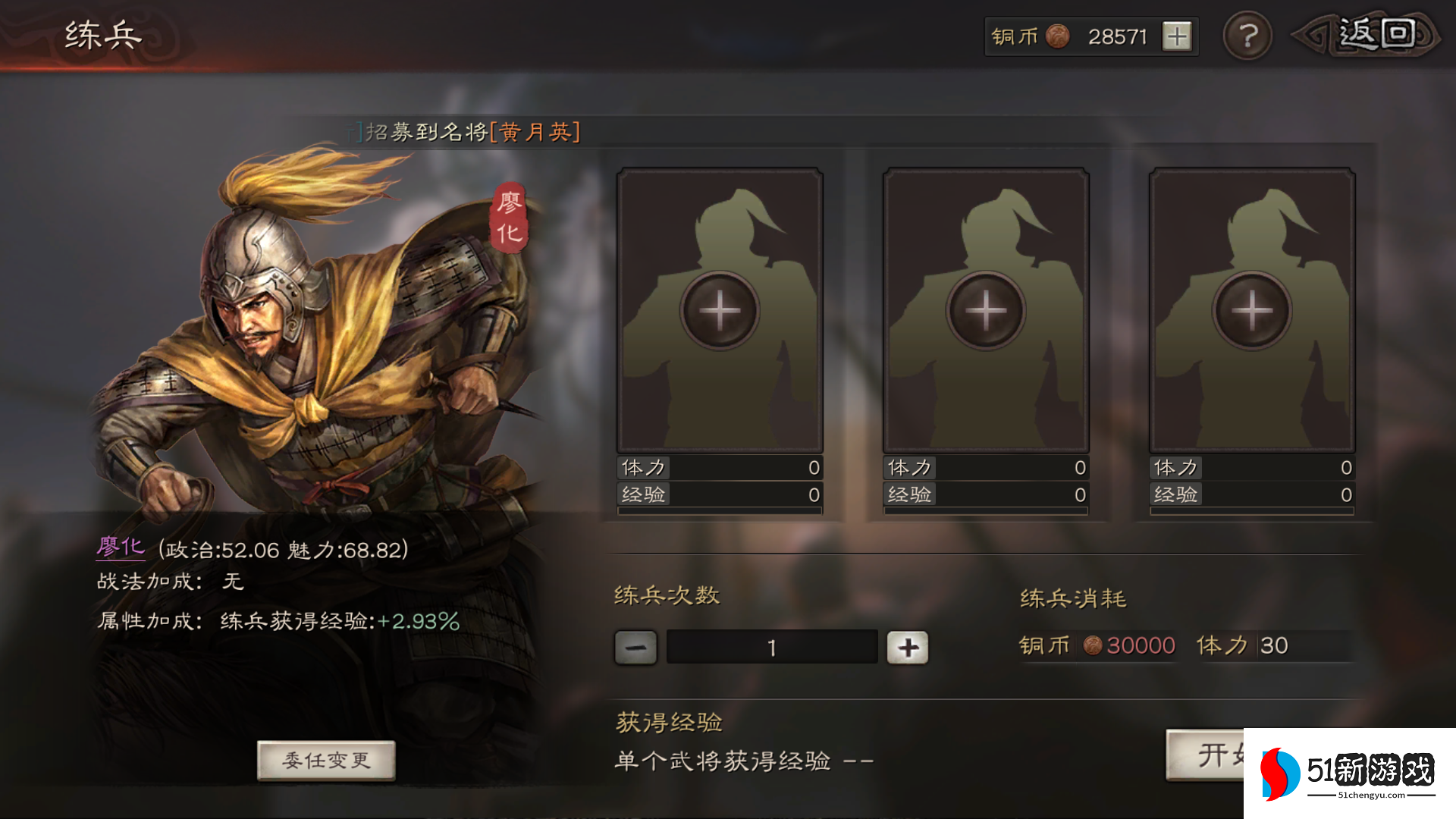Decrease training count with the minus stepper
The height and width of the screenshot is (819, 1456).
click(634, 647)
